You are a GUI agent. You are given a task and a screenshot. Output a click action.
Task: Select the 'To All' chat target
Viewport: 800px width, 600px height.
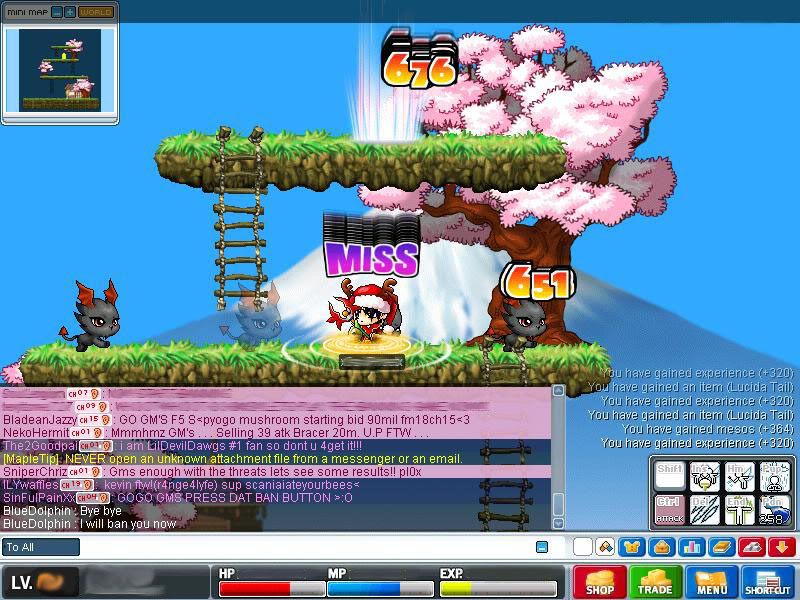(x=41, y=547)
